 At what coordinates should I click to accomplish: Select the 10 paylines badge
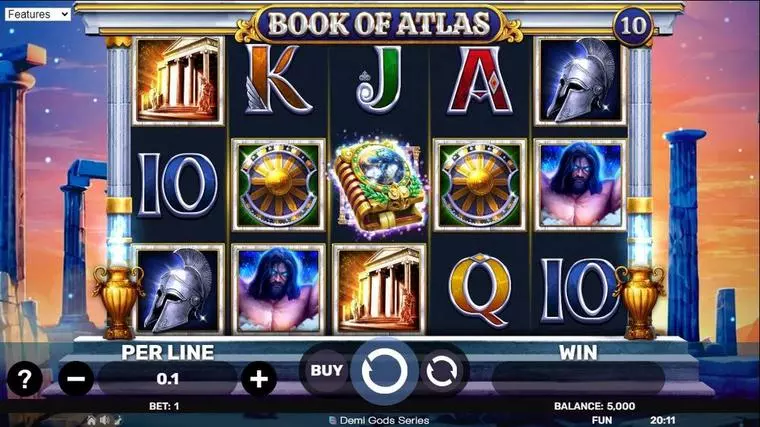point(632,26)
